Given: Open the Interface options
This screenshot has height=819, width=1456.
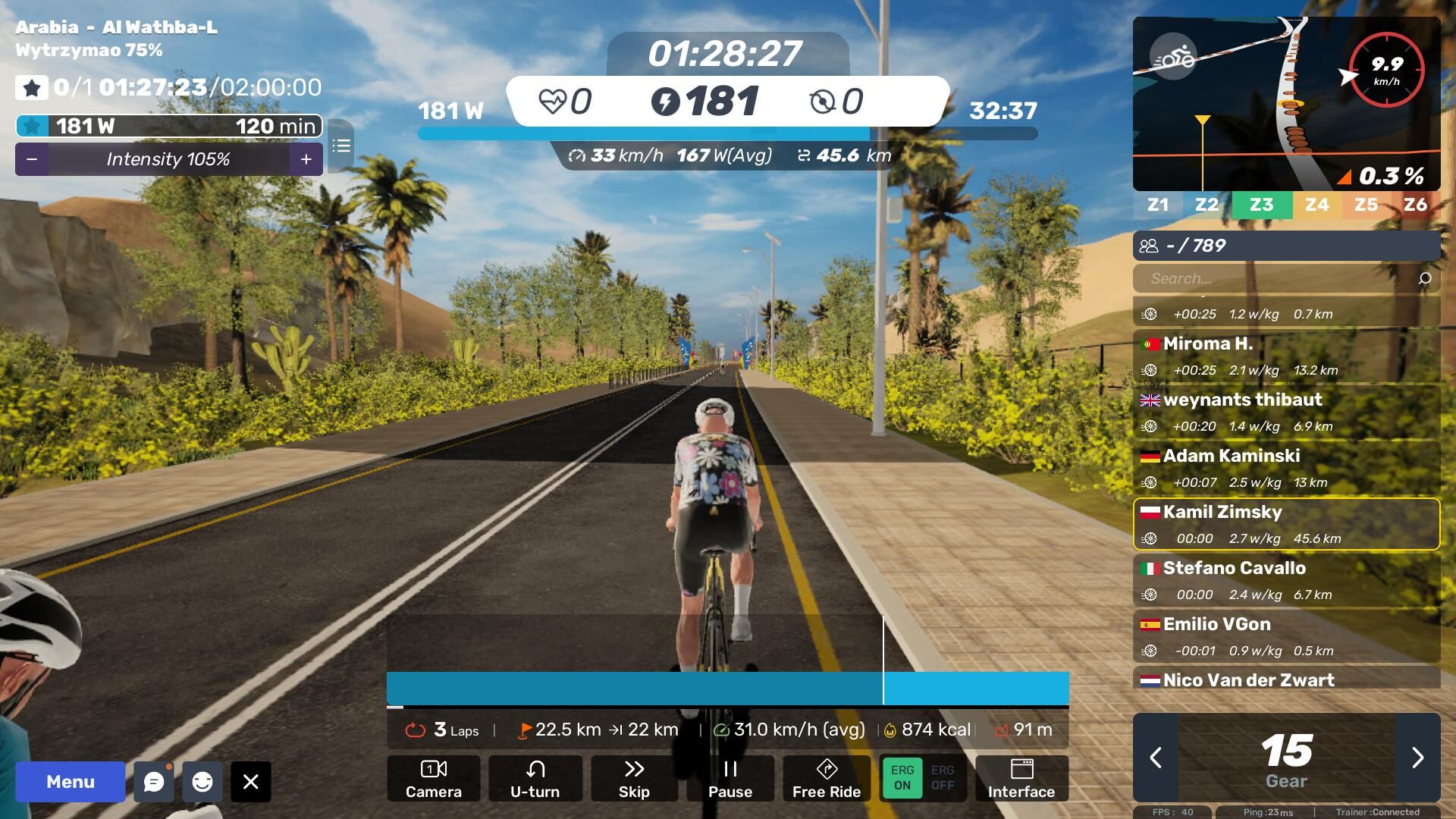Looking at the screenshot, I should (x=1021, y=779).
